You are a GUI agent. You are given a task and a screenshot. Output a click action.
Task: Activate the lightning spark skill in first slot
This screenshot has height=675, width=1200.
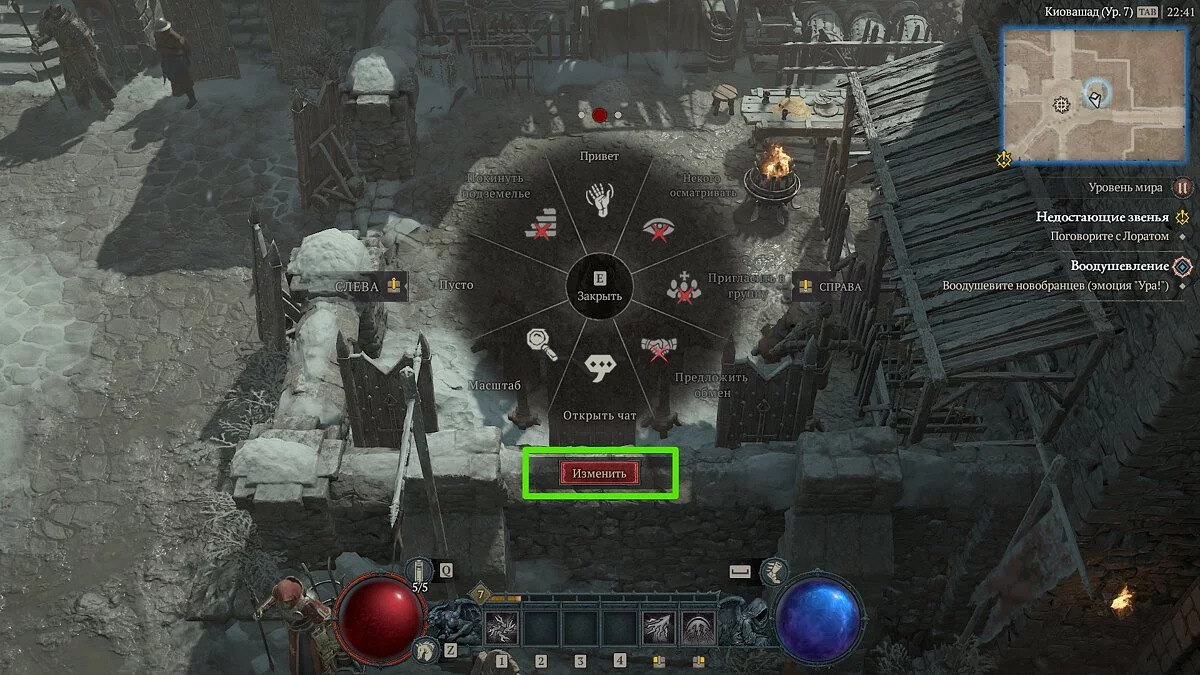coord(500,629)
